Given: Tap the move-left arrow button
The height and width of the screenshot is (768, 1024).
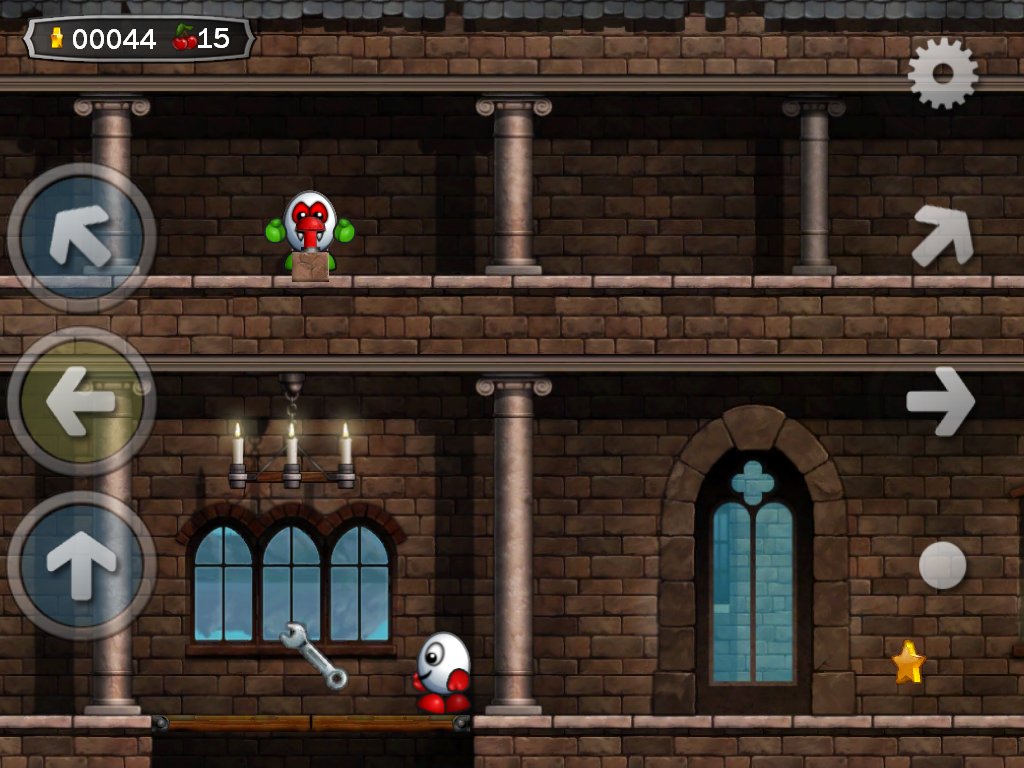Looking at the screenshot, I should (82, 401).
